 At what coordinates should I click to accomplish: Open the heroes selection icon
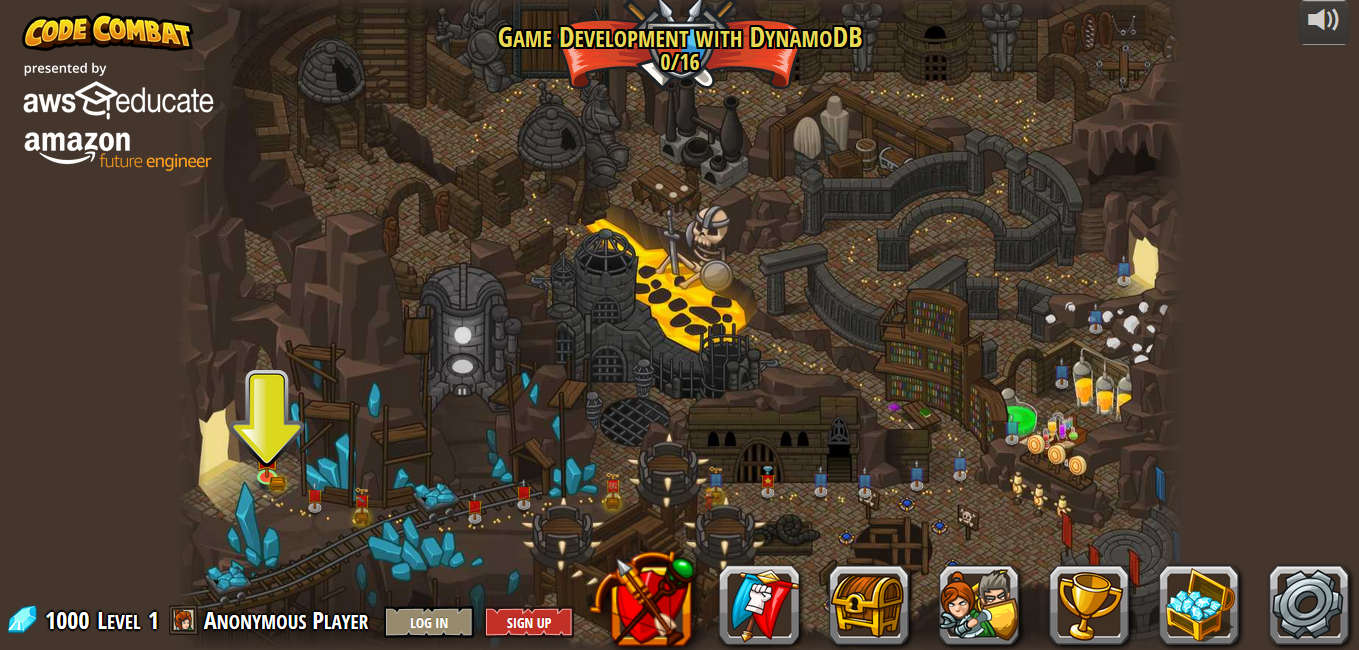pyautogui.click(x=978, y=605)
